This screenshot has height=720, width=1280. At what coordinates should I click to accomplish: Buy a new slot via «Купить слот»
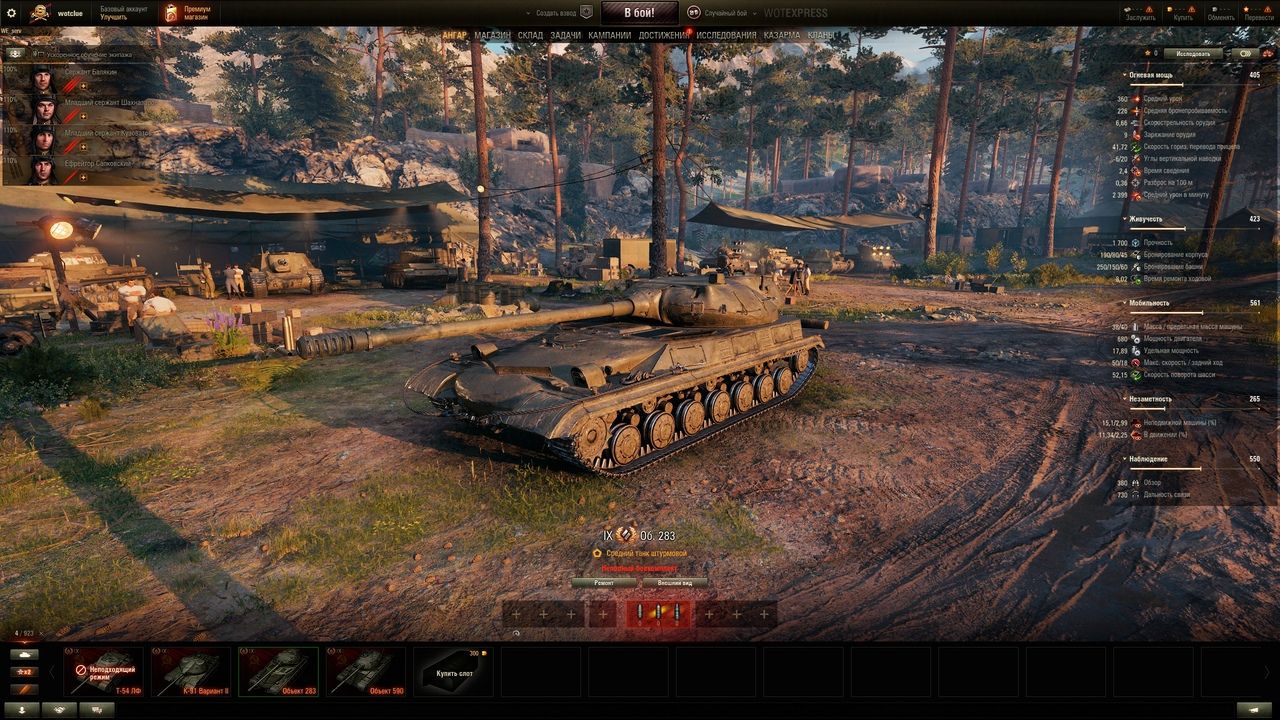tap(454, 673)
